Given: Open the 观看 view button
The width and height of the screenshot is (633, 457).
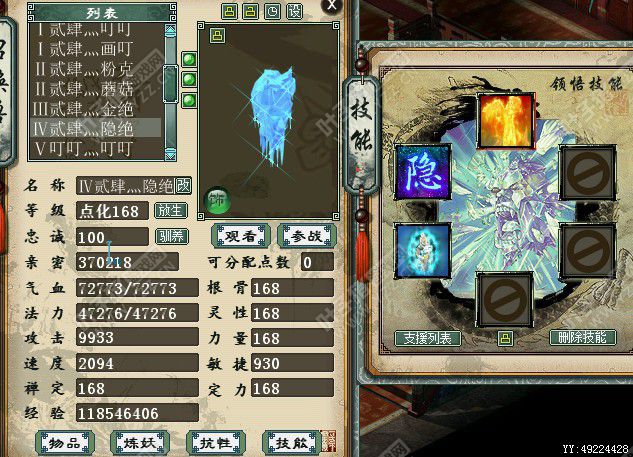Looking at the screenshot, I should (241, 236).
